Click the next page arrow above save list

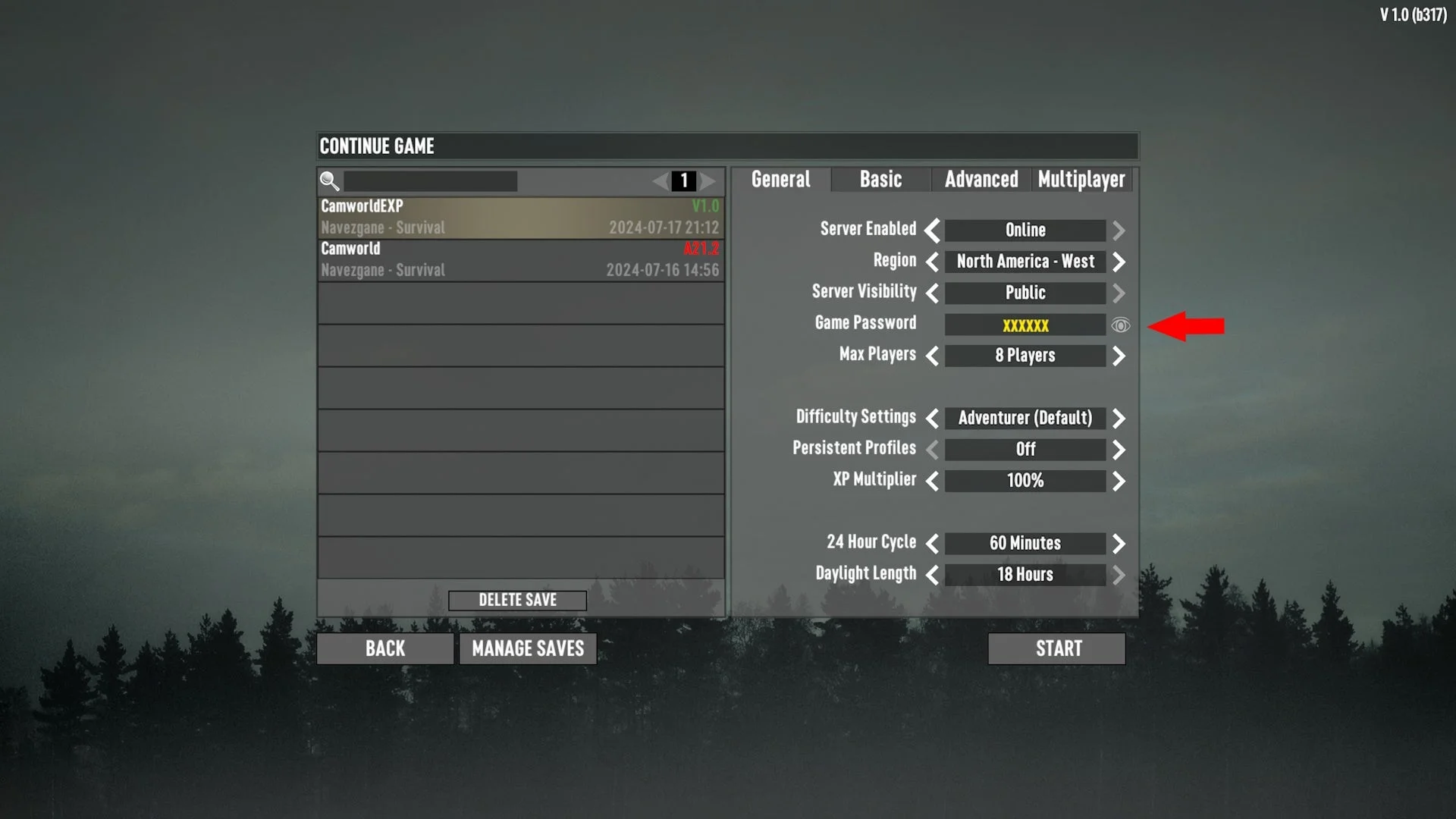708,181
